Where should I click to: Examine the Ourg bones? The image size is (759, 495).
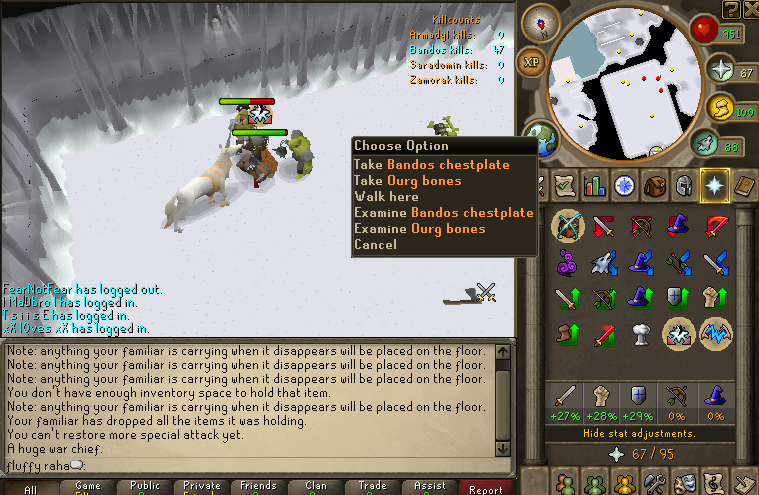coord(419,229)
